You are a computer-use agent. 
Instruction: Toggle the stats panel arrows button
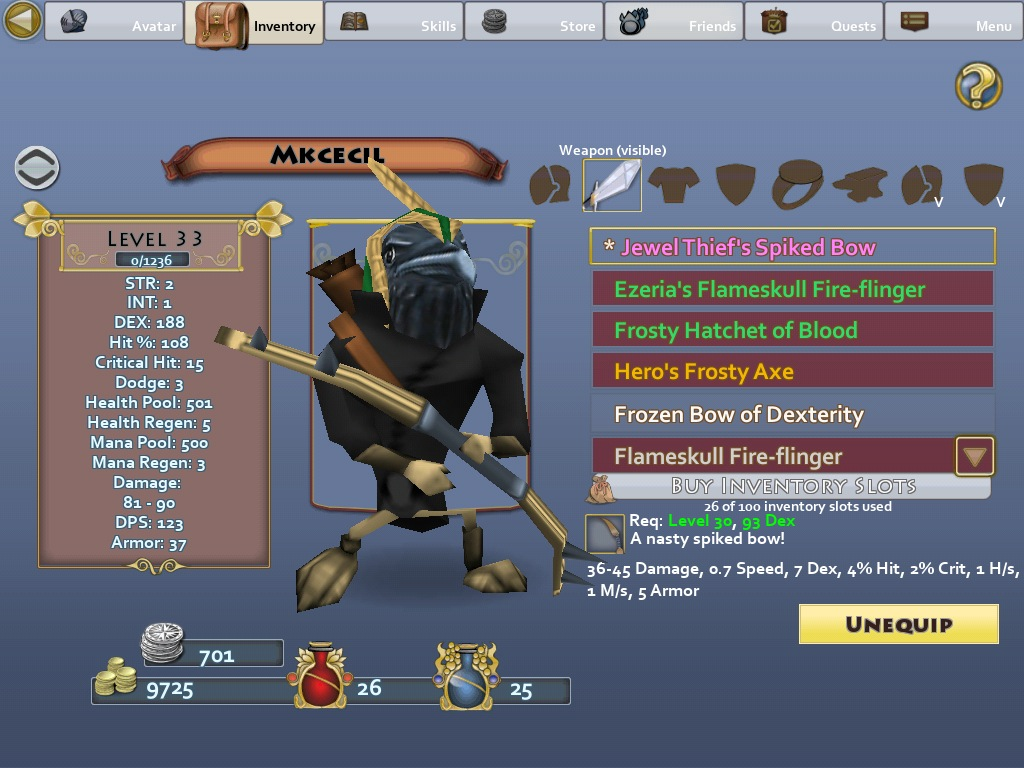coord(37,168)
